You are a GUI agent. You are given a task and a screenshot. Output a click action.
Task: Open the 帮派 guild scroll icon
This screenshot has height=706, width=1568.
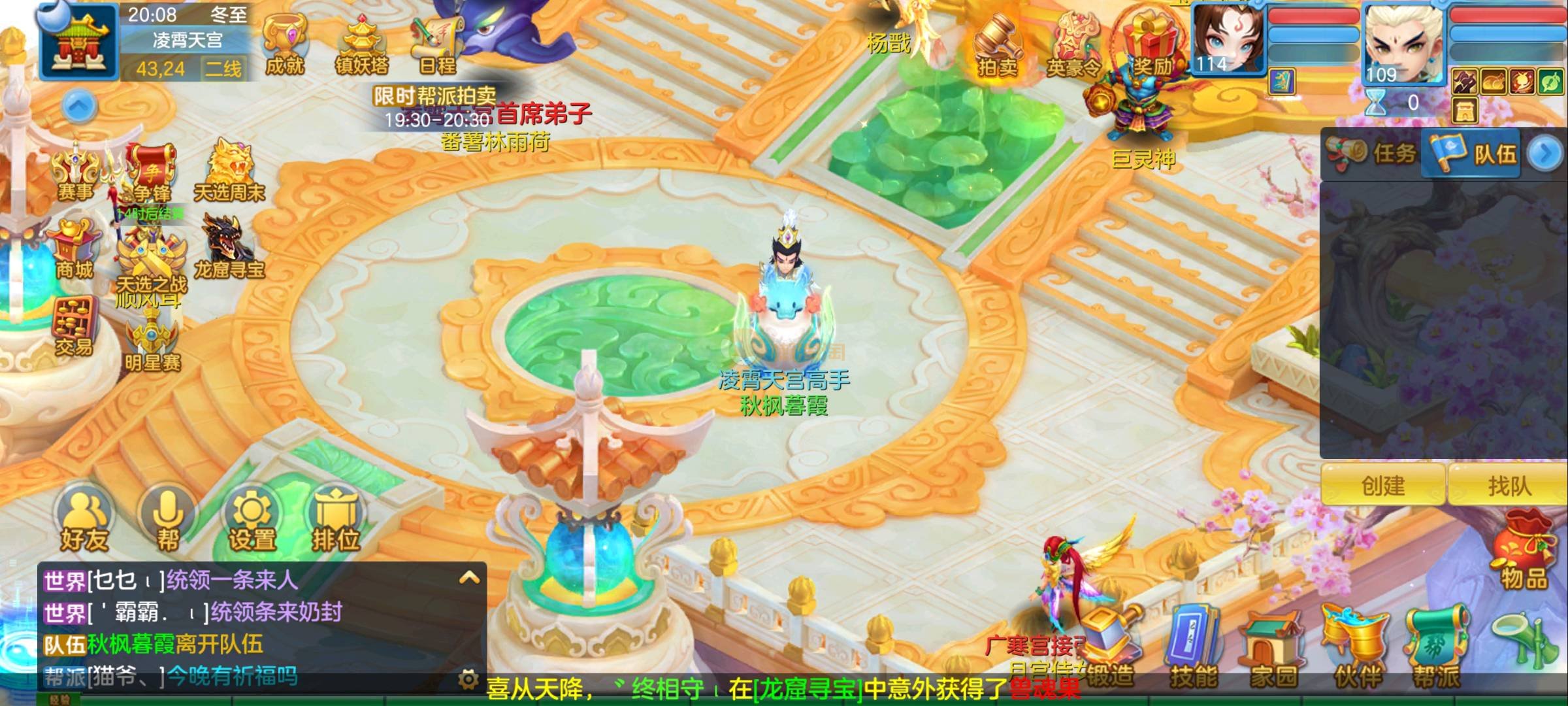pos(1436,648)
